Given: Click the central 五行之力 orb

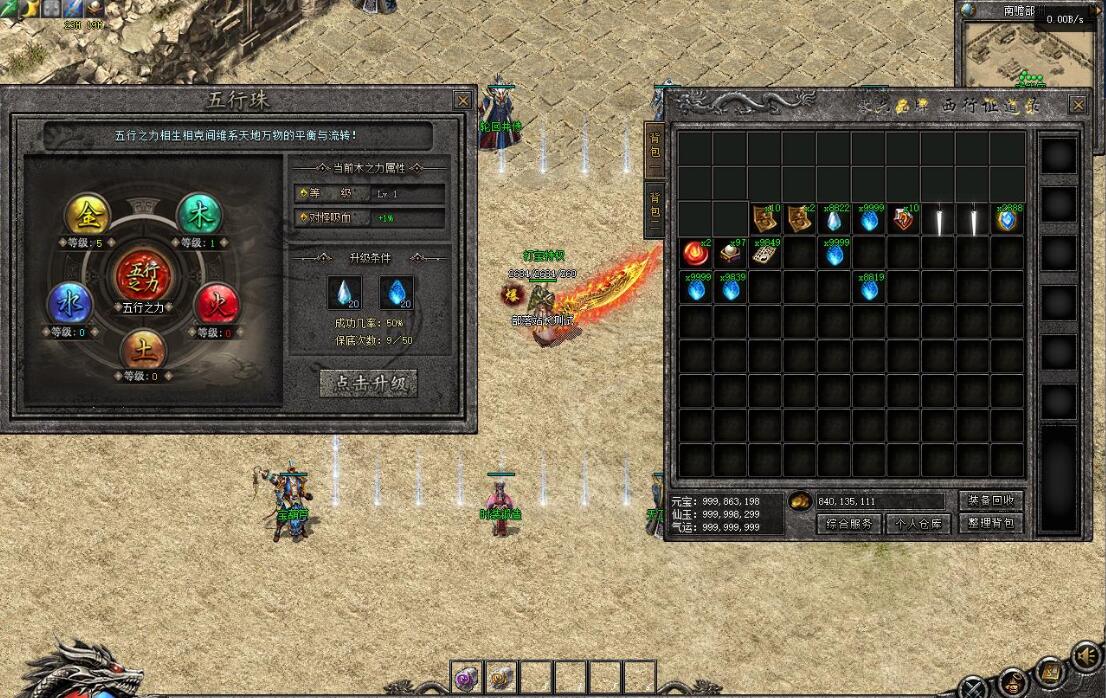Looking at the screenshot, I should [141, 274].
